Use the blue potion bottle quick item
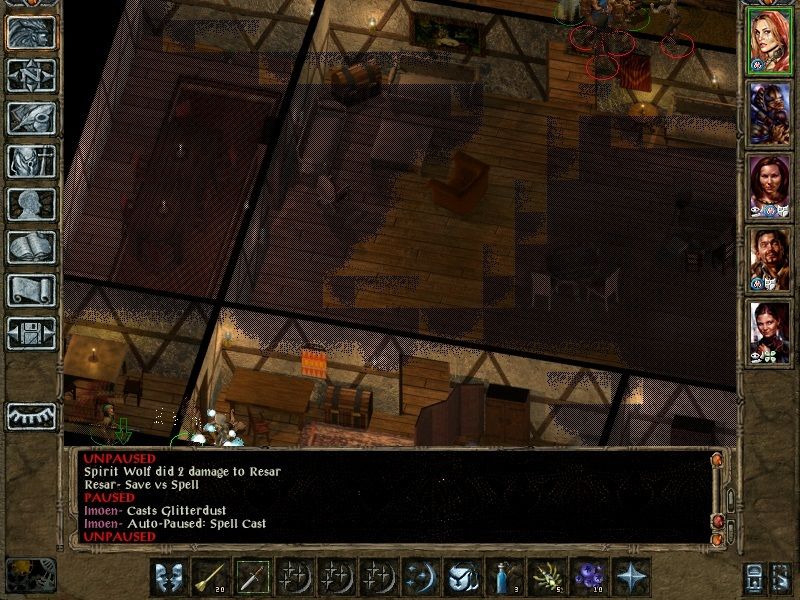Screen dimensions: 800x600 click(503, 577)
